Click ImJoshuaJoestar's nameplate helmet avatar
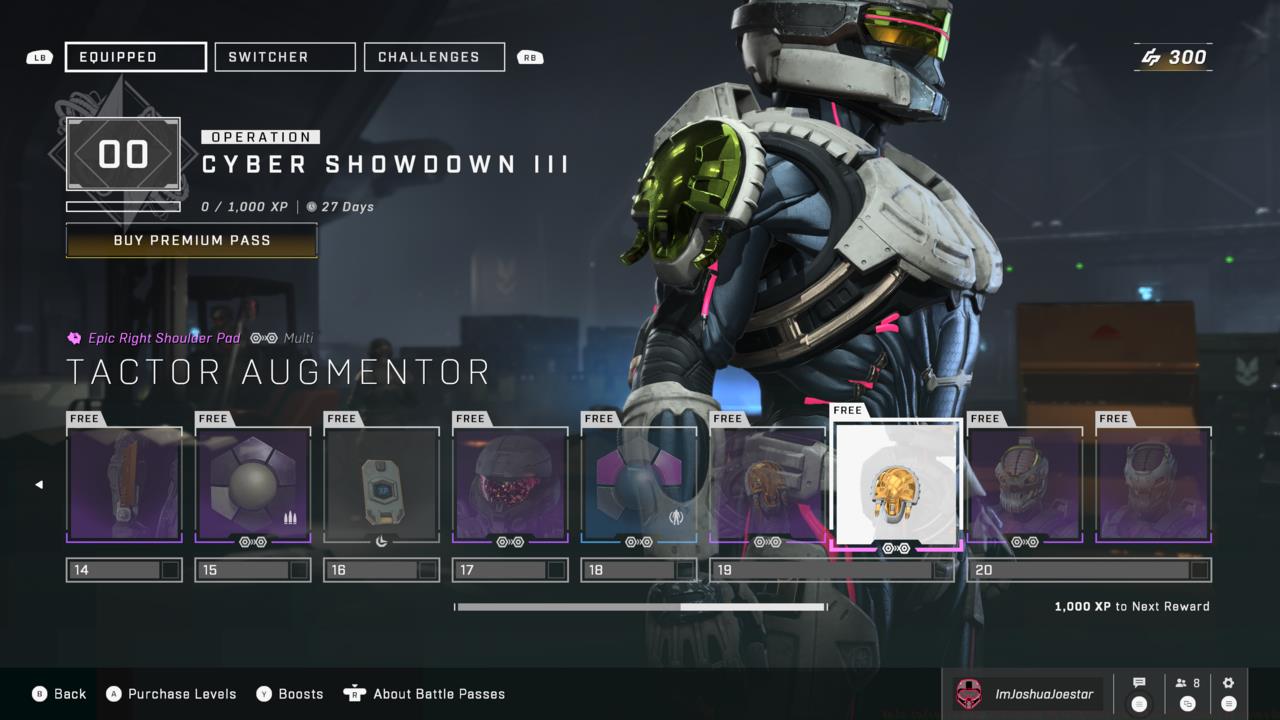This screenshot has width=1280, height=720. [967, 692]
